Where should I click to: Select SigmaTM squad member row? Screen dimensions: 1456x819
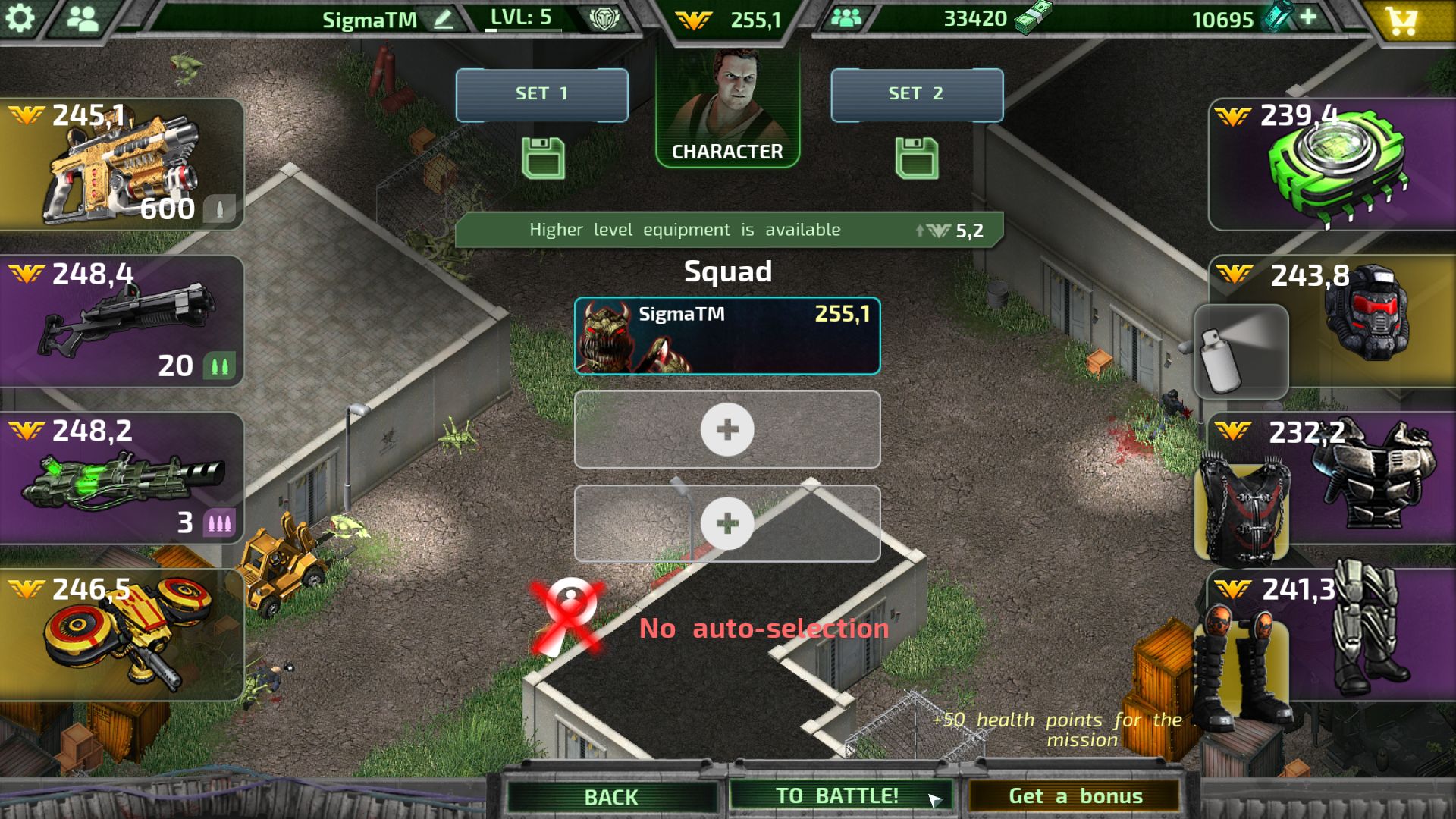727,336
